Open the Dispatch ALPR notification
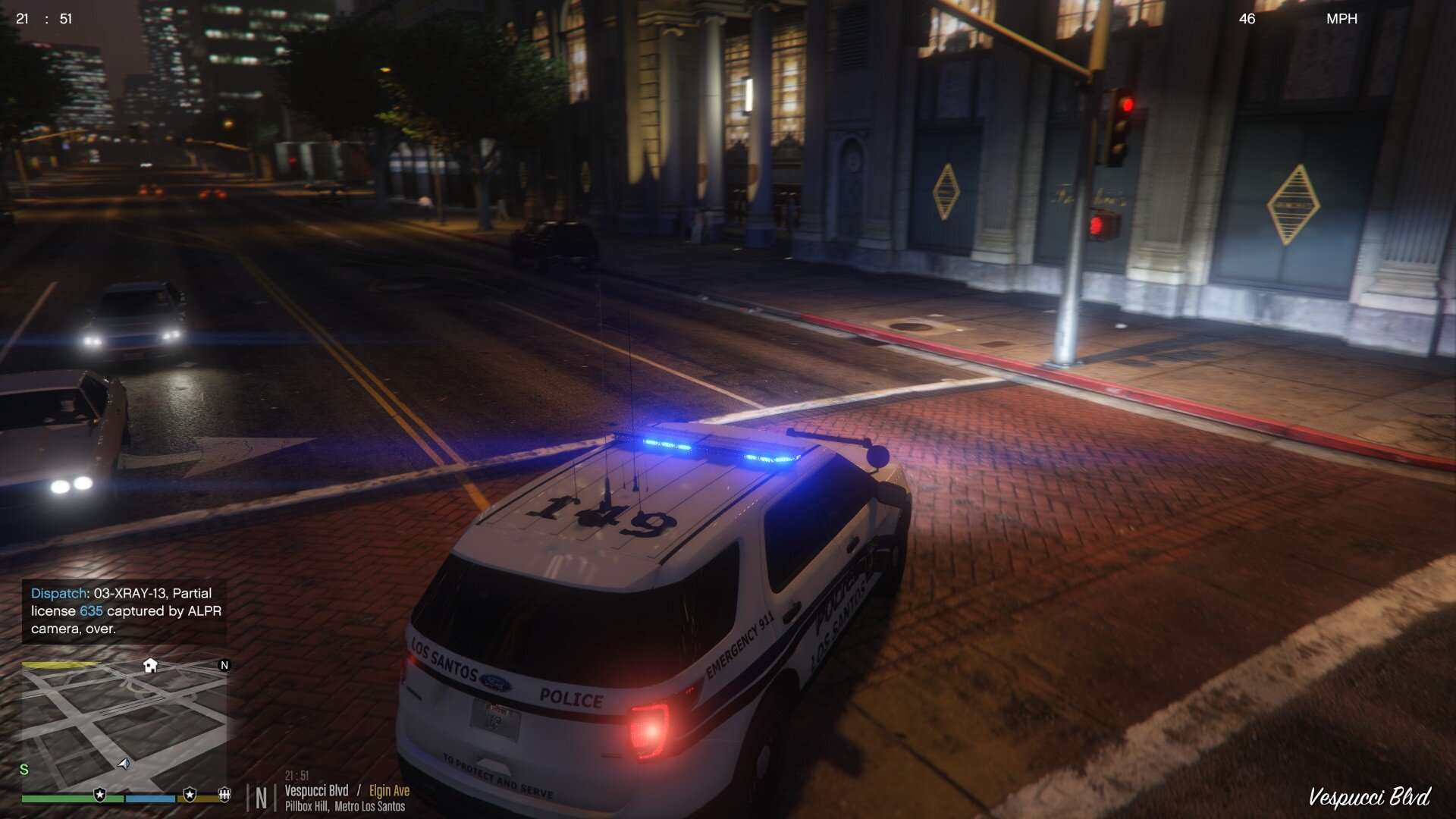1456x819 pixels. (x=124, y=610)
